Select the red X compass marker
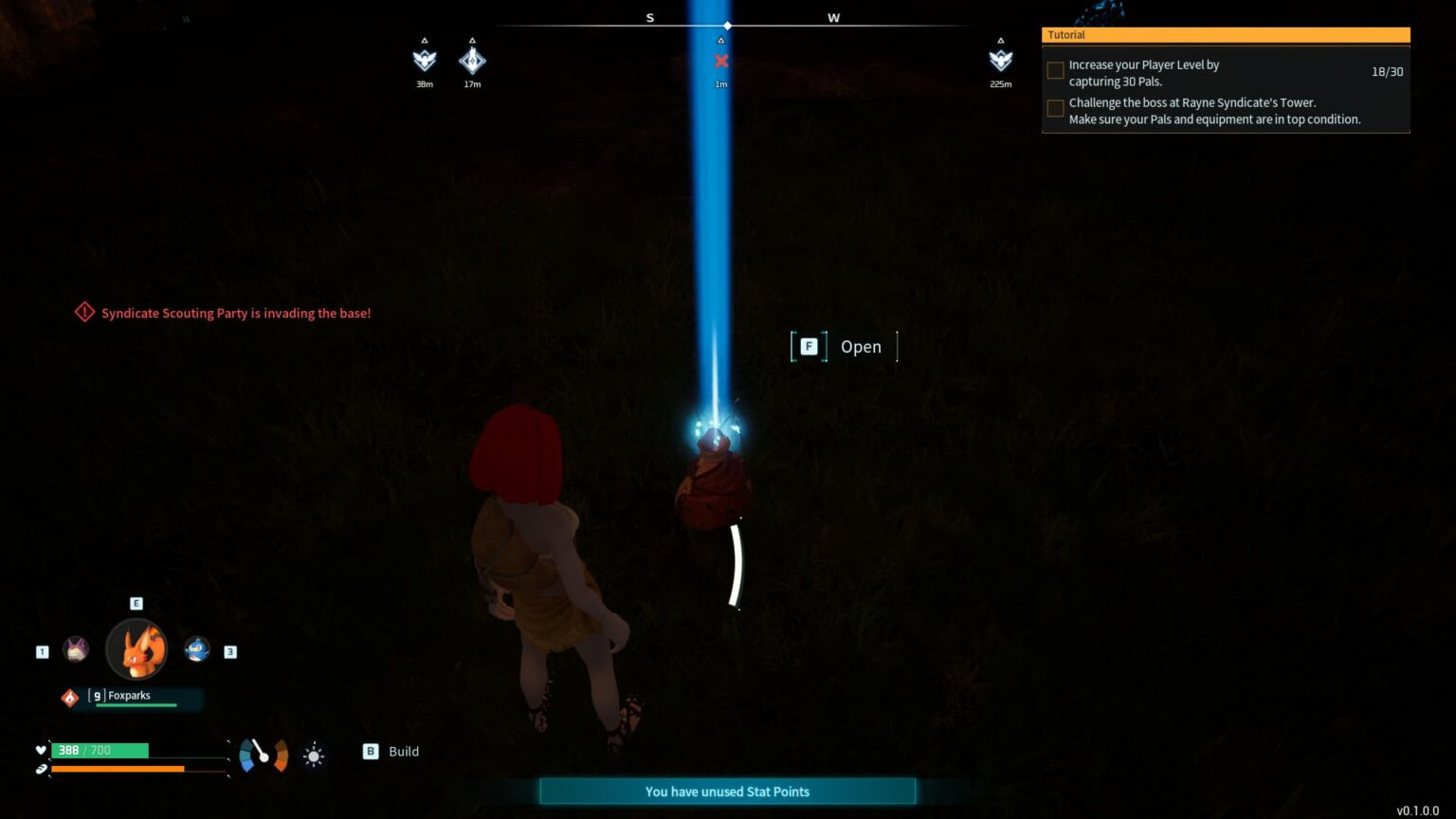Viewport: 1456px width, 819px height. coord(721,62)
